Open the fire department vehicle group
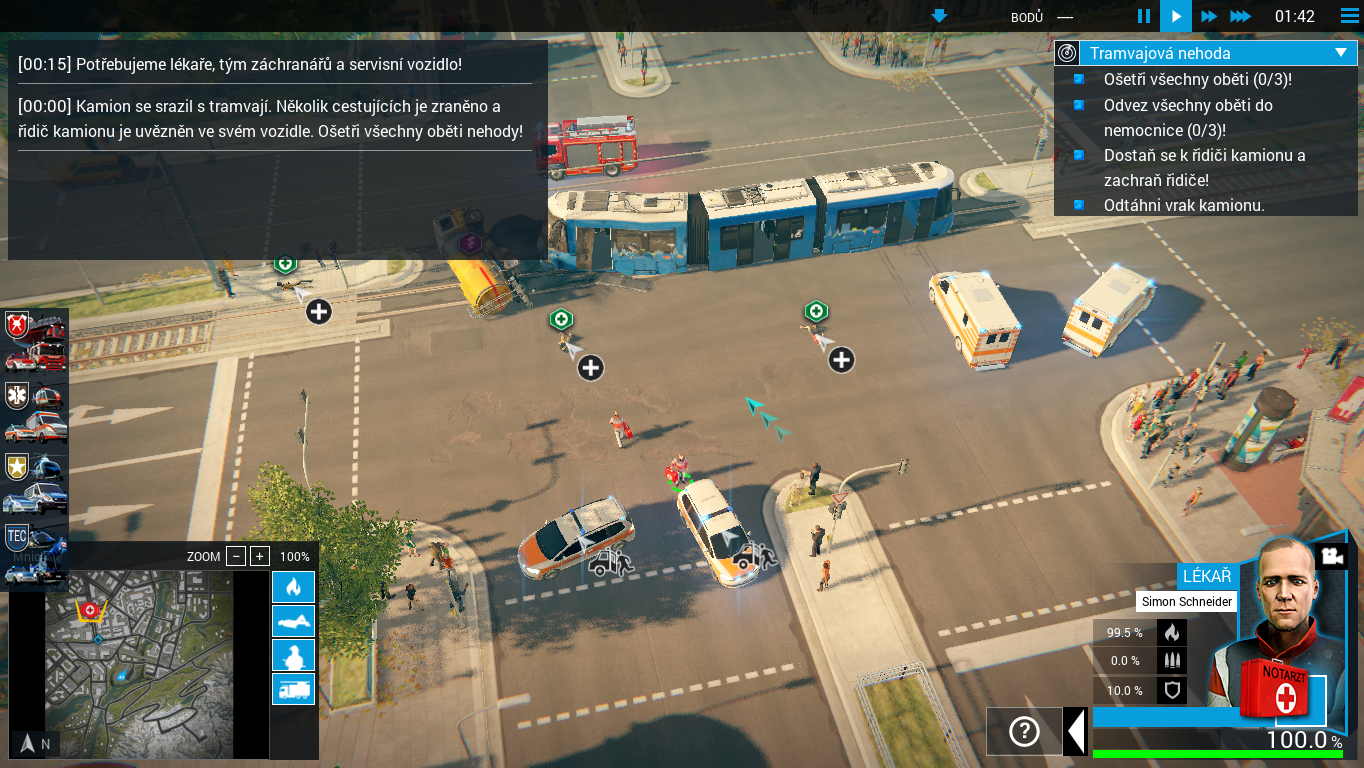 [x=35, y=341]
